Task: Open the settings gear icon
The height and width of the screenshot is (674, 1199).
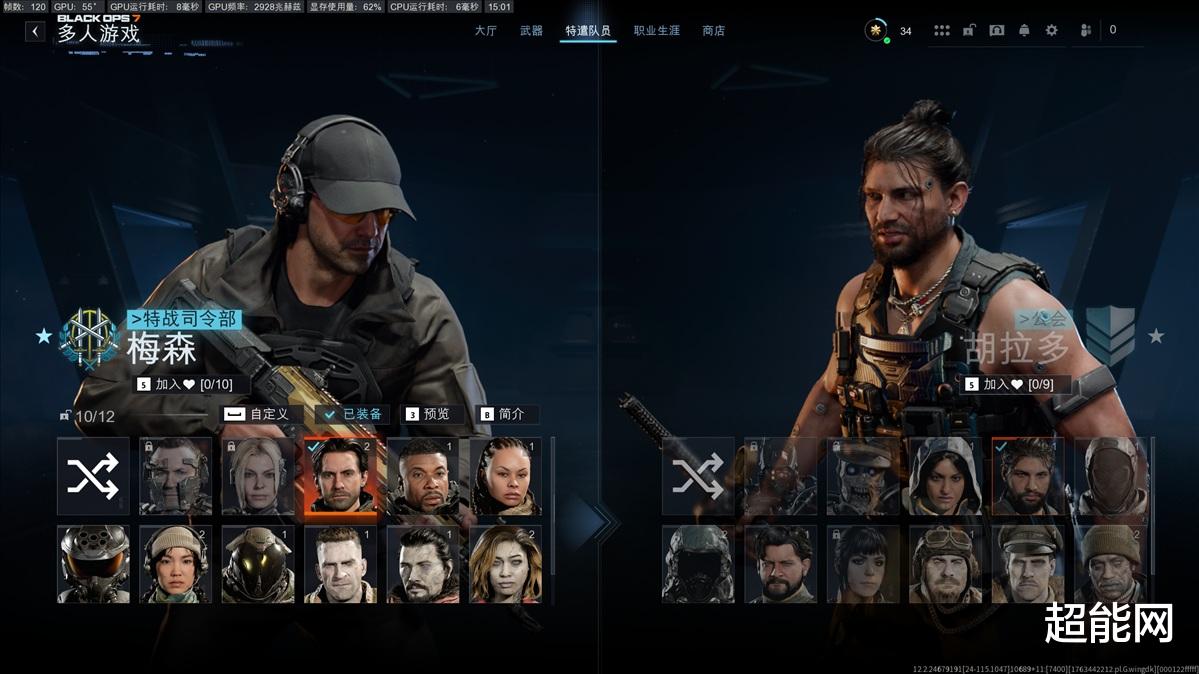Action: tap(1051, 31)
